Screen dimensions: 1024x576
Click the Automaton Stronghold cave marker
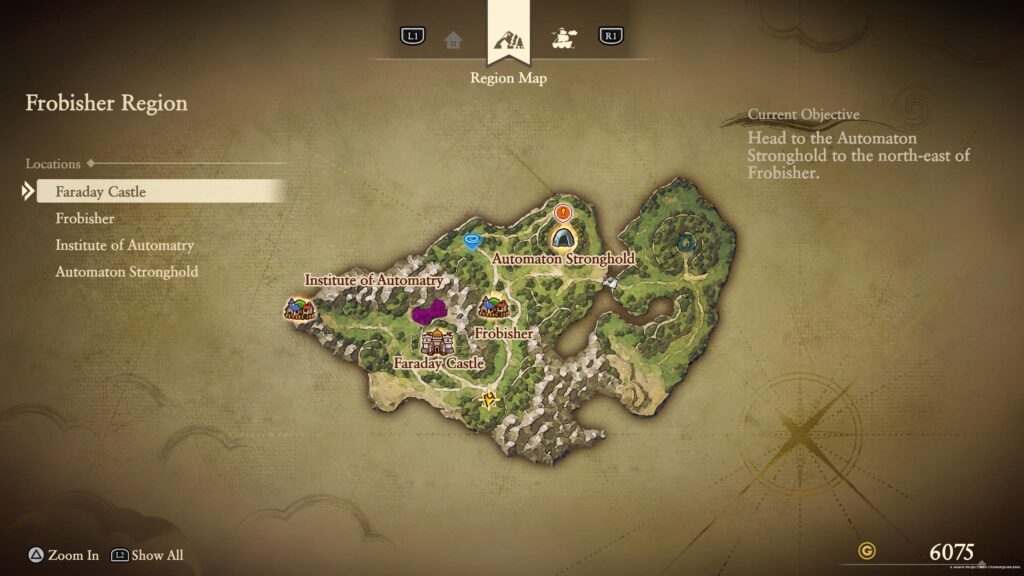pos(563,237)
